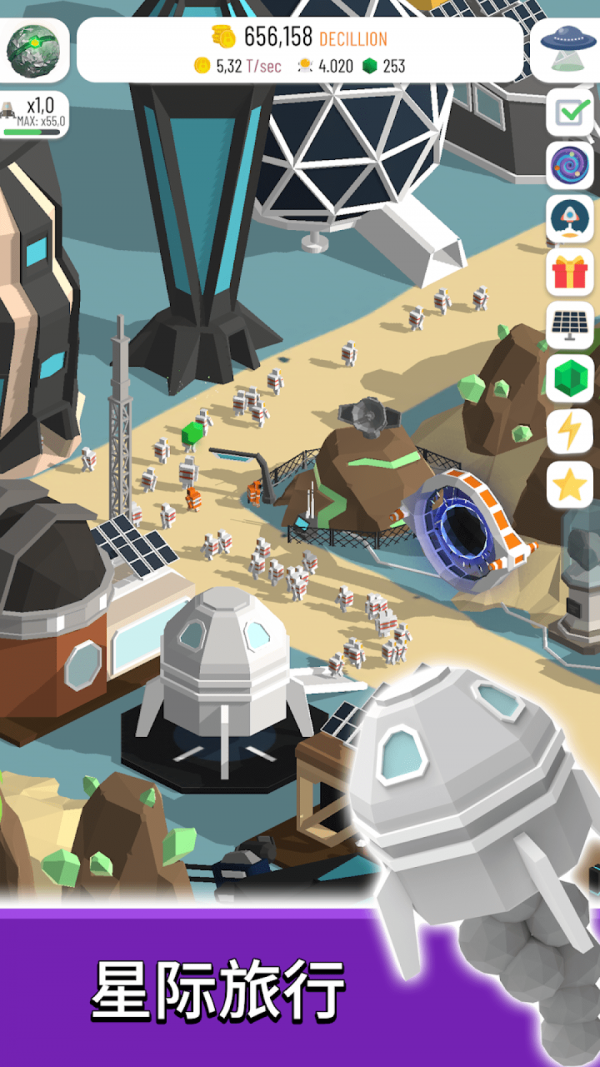The width and height of the screenshot is (600, 1067).
Task: Open the yellow star menu
Action: coord(570,485)
